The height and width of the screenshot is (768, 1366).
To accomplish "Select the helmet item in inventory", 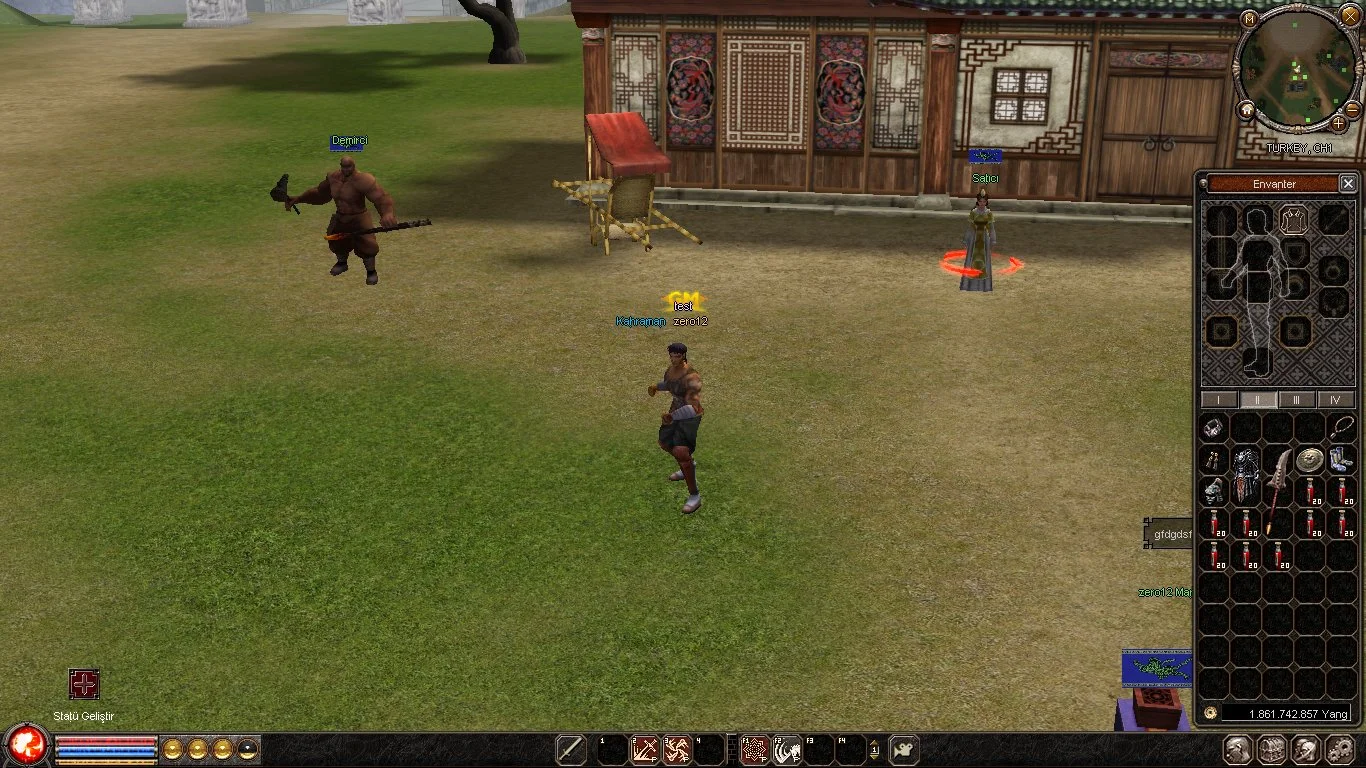I will [1214, 491].
